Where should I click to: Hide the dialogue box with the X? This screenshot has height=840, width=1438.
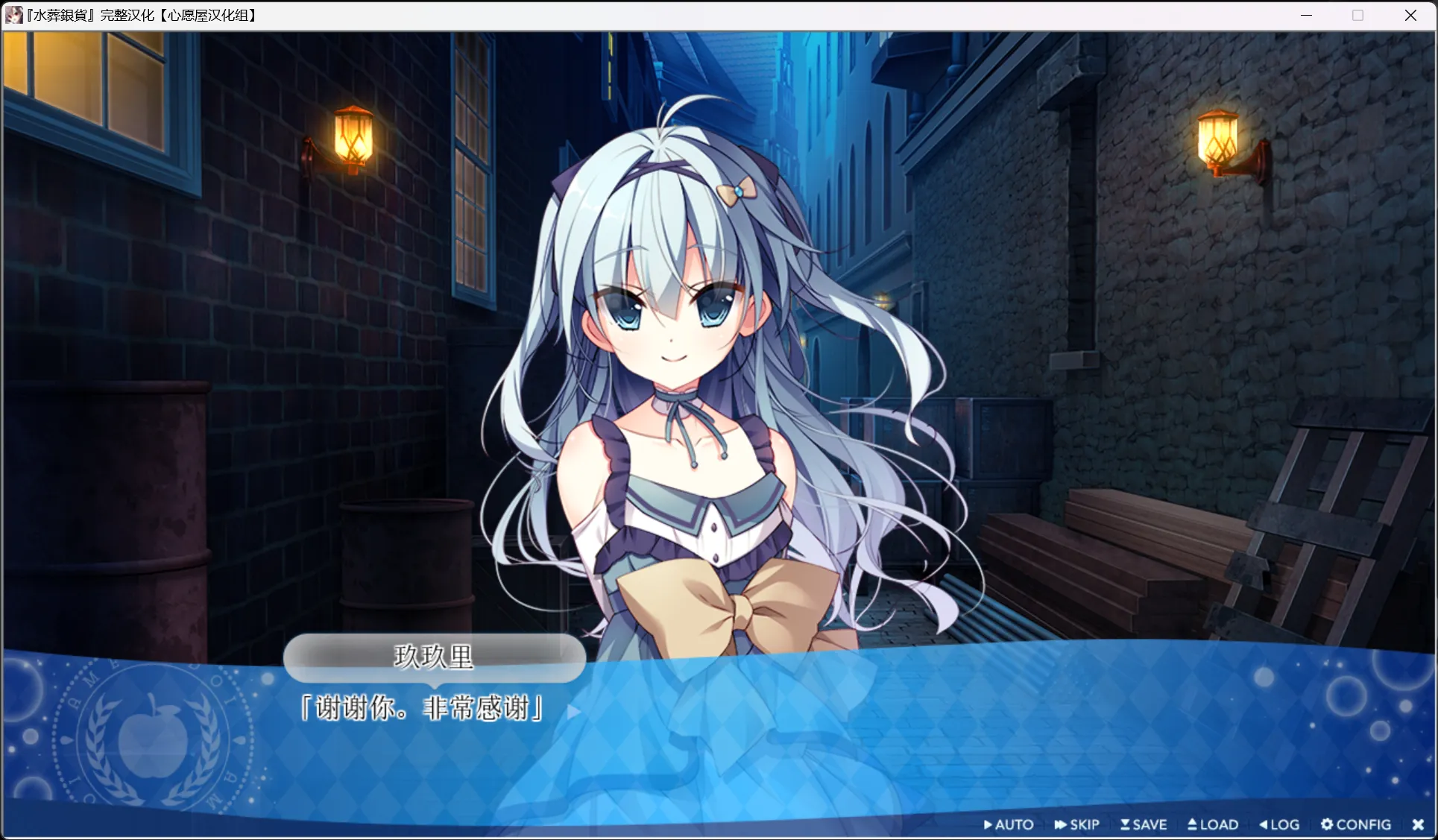tap(1418, 824)
